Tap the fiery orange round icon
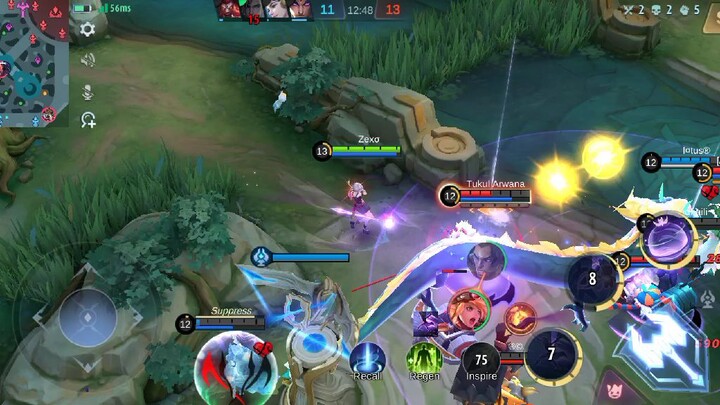 [x=519, y=318]
